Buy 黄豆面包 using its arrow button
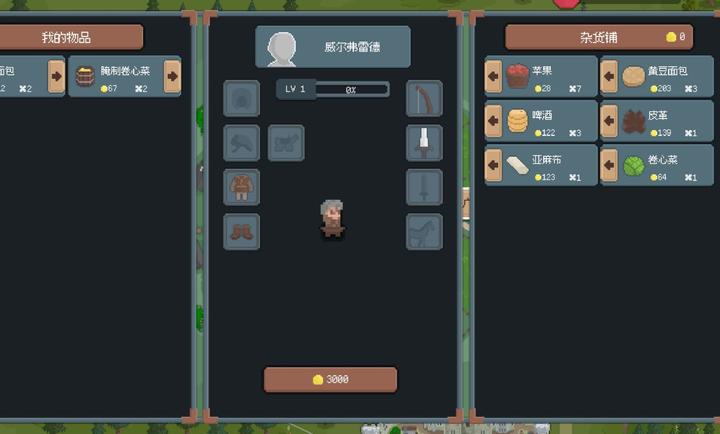The width and height of the screenshot is (720, 434). [x=609, y=76]
